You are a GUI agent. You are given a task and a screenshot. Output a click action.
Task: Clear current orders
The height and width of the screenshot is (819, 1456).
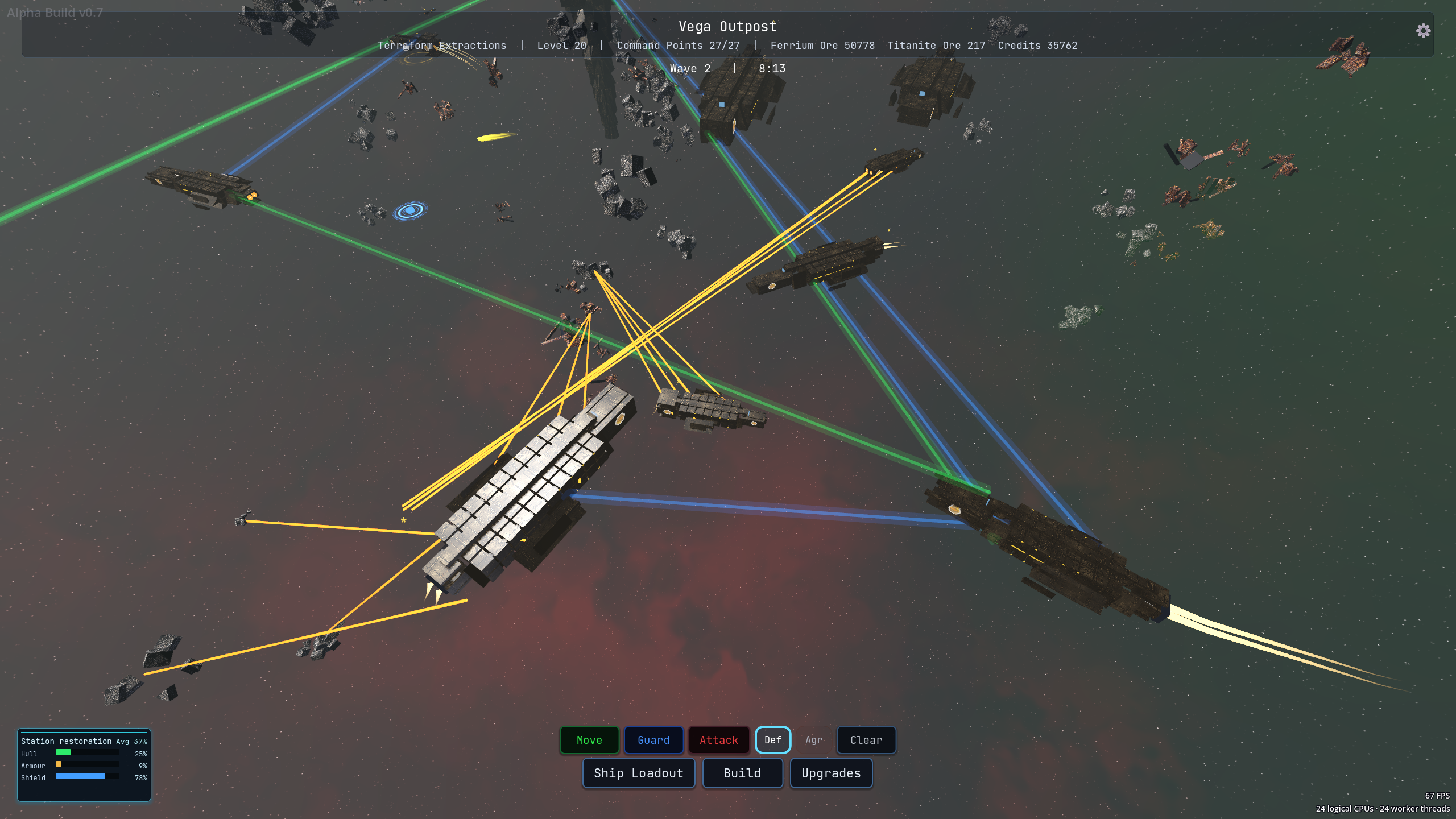click(866, 740)
